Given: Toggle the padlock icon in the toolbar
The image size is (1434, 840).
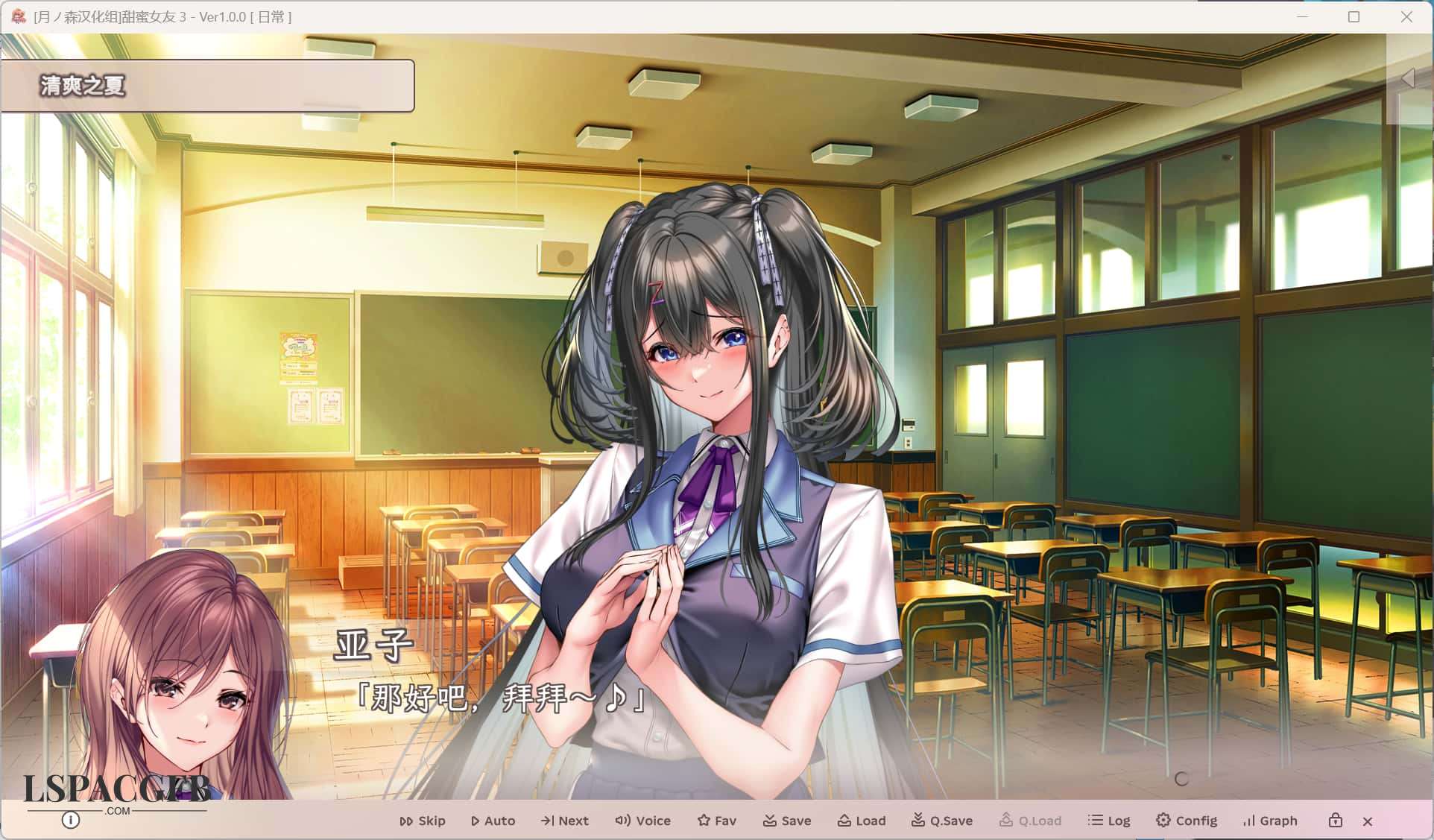Looking at the screenshot, I should [x=1335, y=821].
